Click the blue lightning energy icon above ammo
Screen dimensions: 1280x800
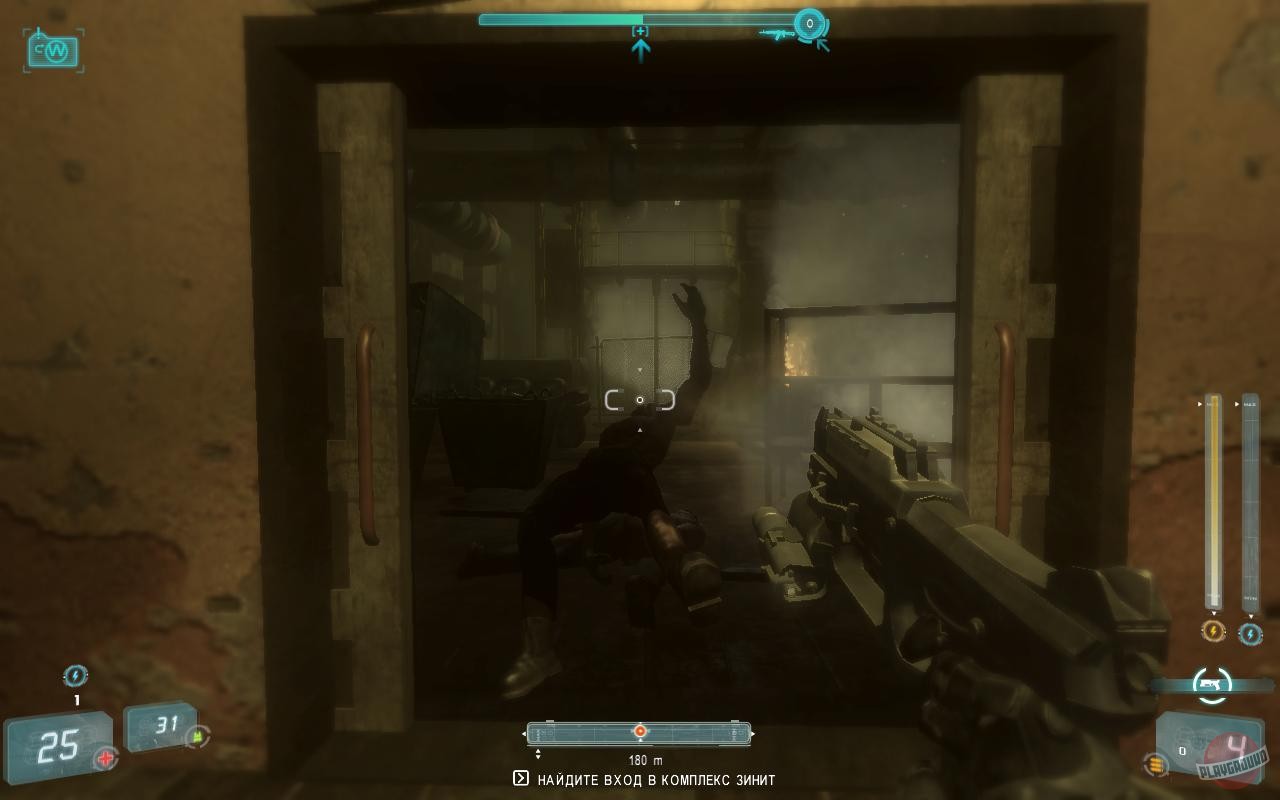click(77, 676)
